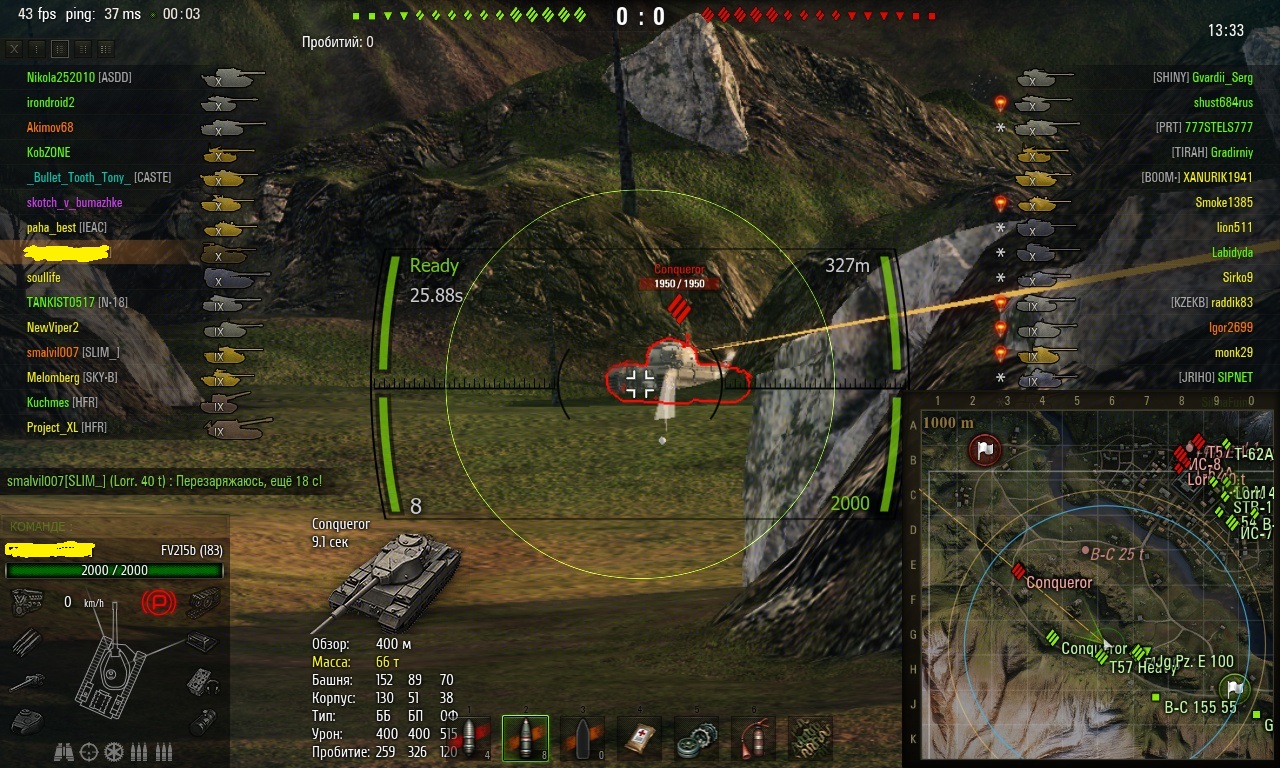Click the red parking brake indicator
1280x768 pixels.
(157, 602)
